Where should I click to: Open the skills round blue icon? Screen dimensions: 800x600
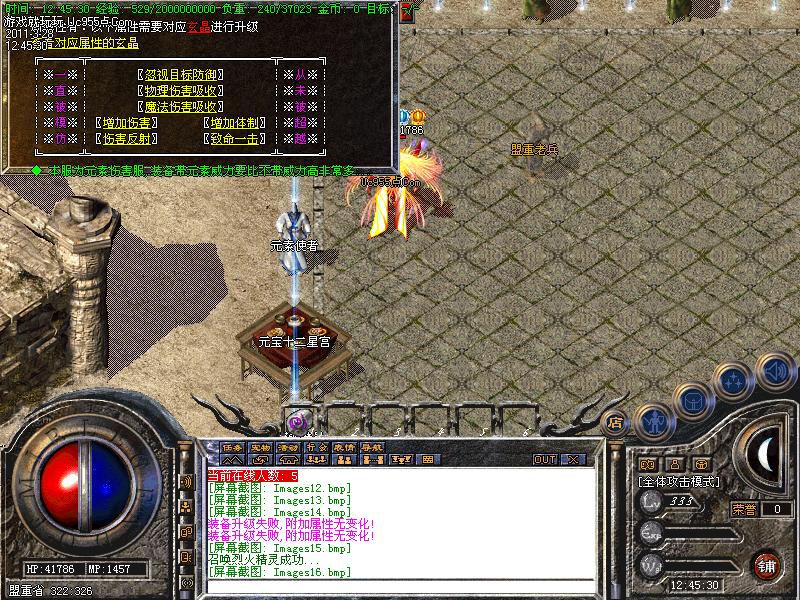[735, 381]
